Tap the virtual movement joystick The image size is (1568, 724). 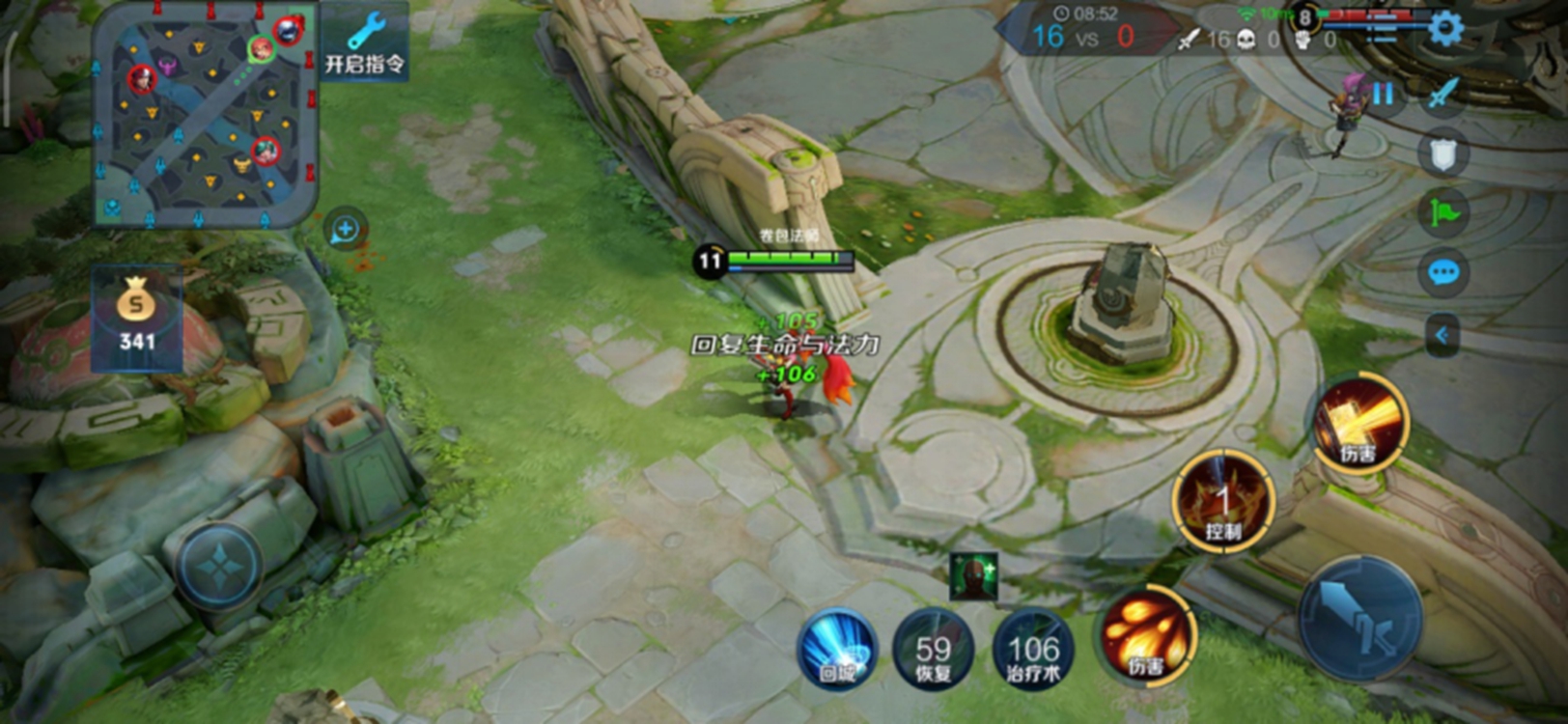coord(220,566)
